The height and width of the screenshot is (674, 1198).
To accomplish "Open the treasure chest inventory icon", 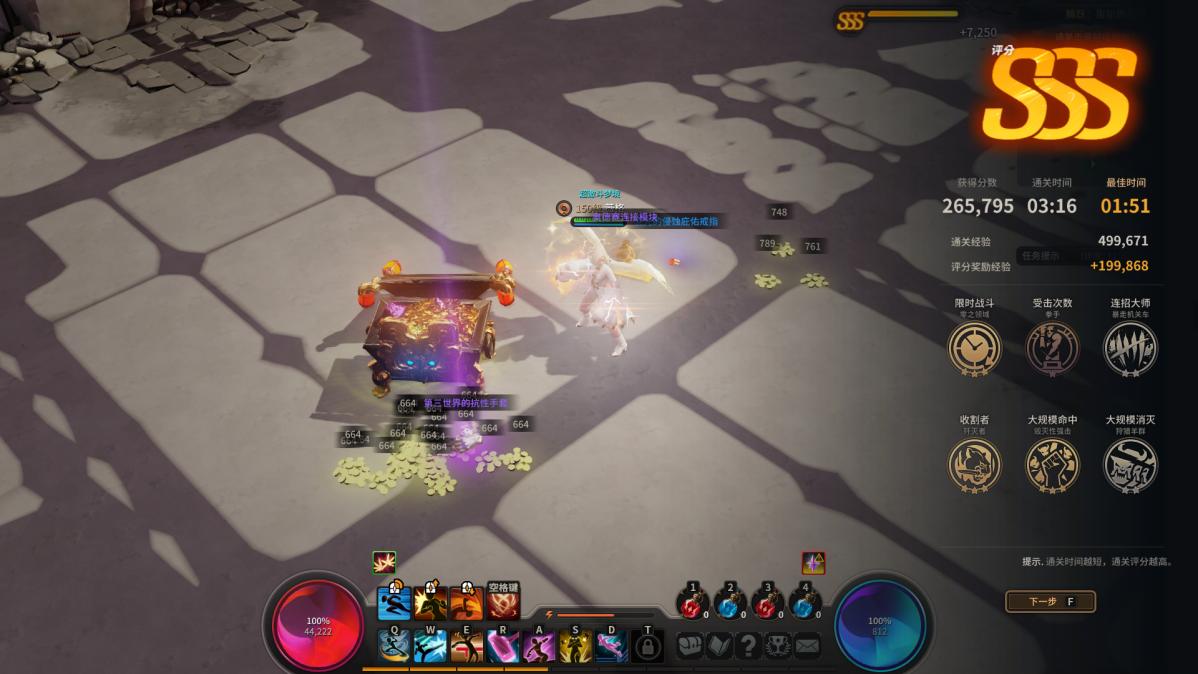I will pos(691,645).
